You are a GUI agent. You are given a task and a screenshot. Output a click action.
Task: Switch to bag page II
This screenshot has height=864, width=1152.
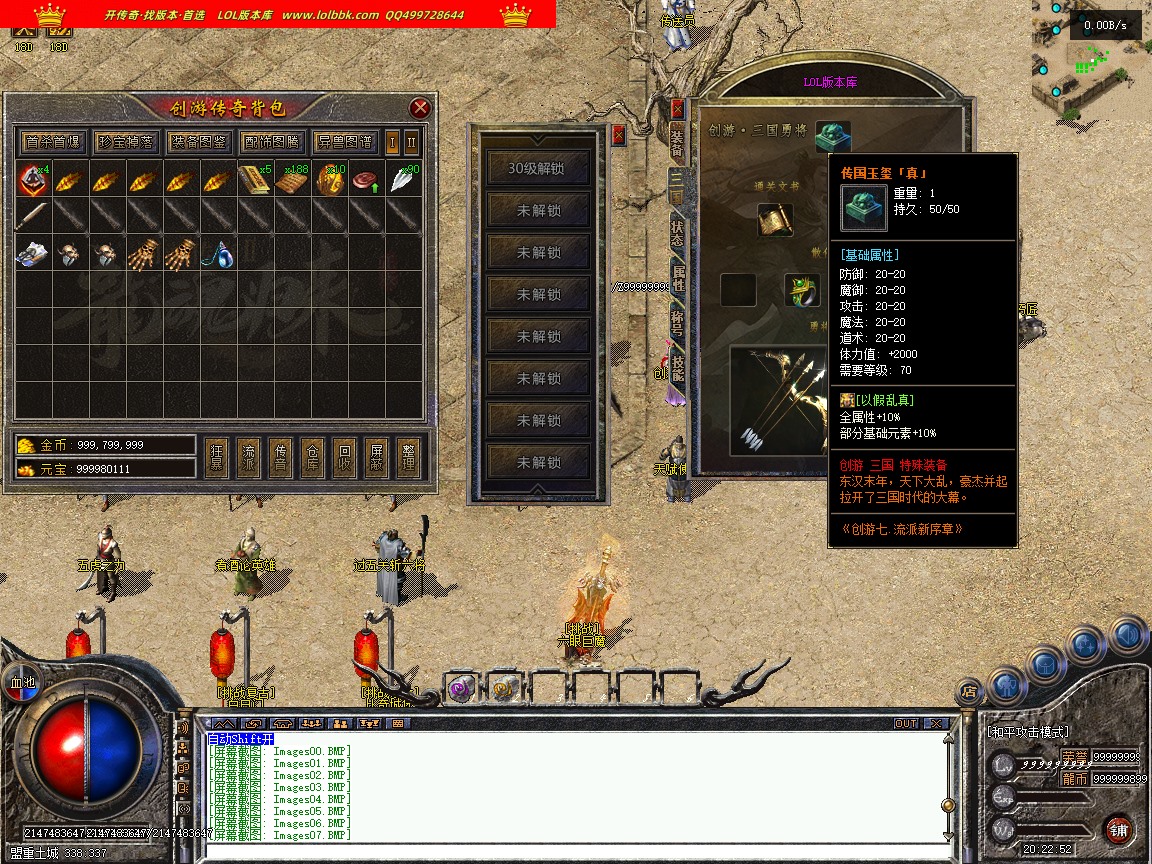pyautogui.click(x=411, y=142)
